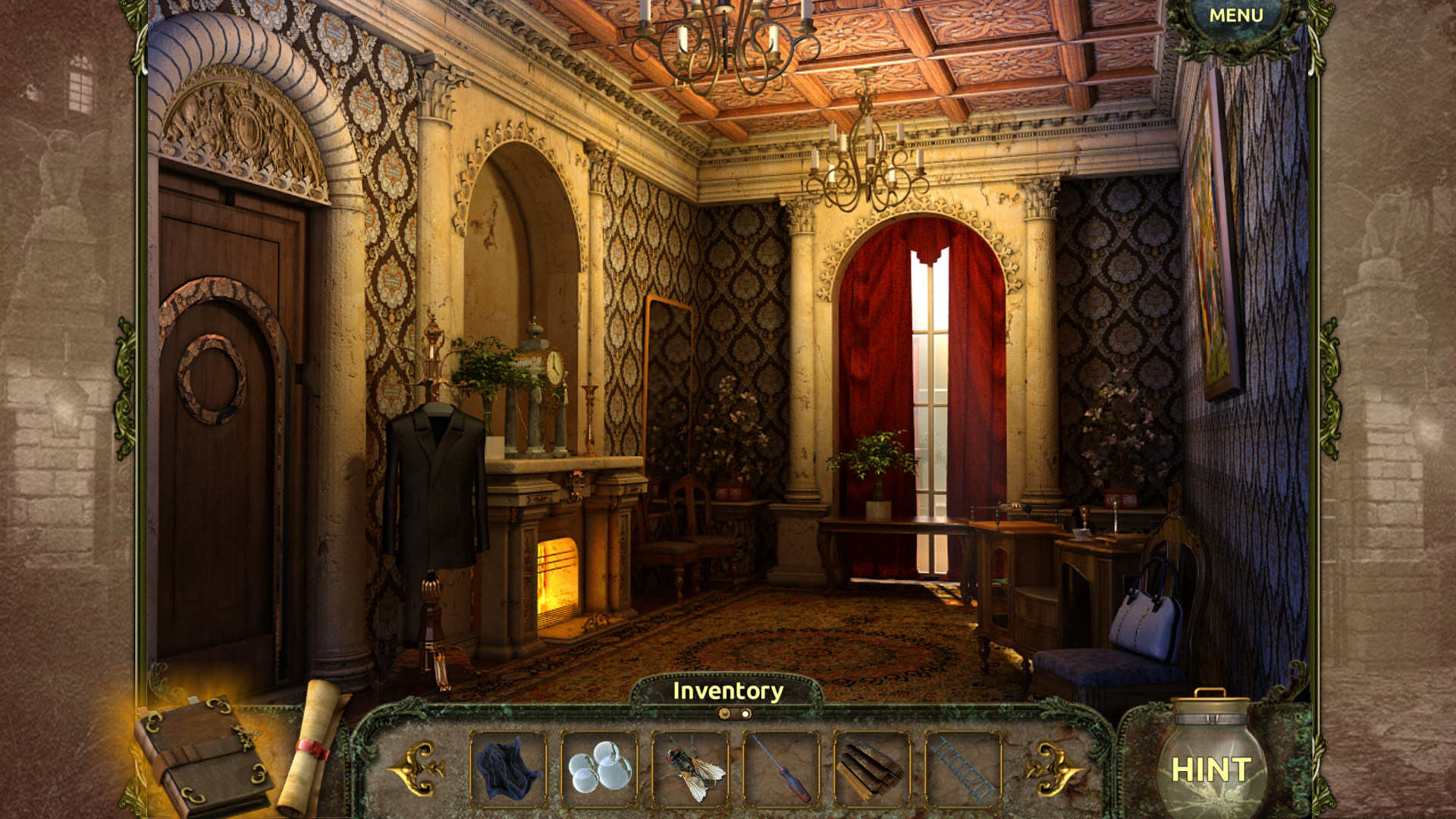This screenshot has width=1456, height=819.
Task: Click the Inventory panel label
Action: [x=730, y=691]
